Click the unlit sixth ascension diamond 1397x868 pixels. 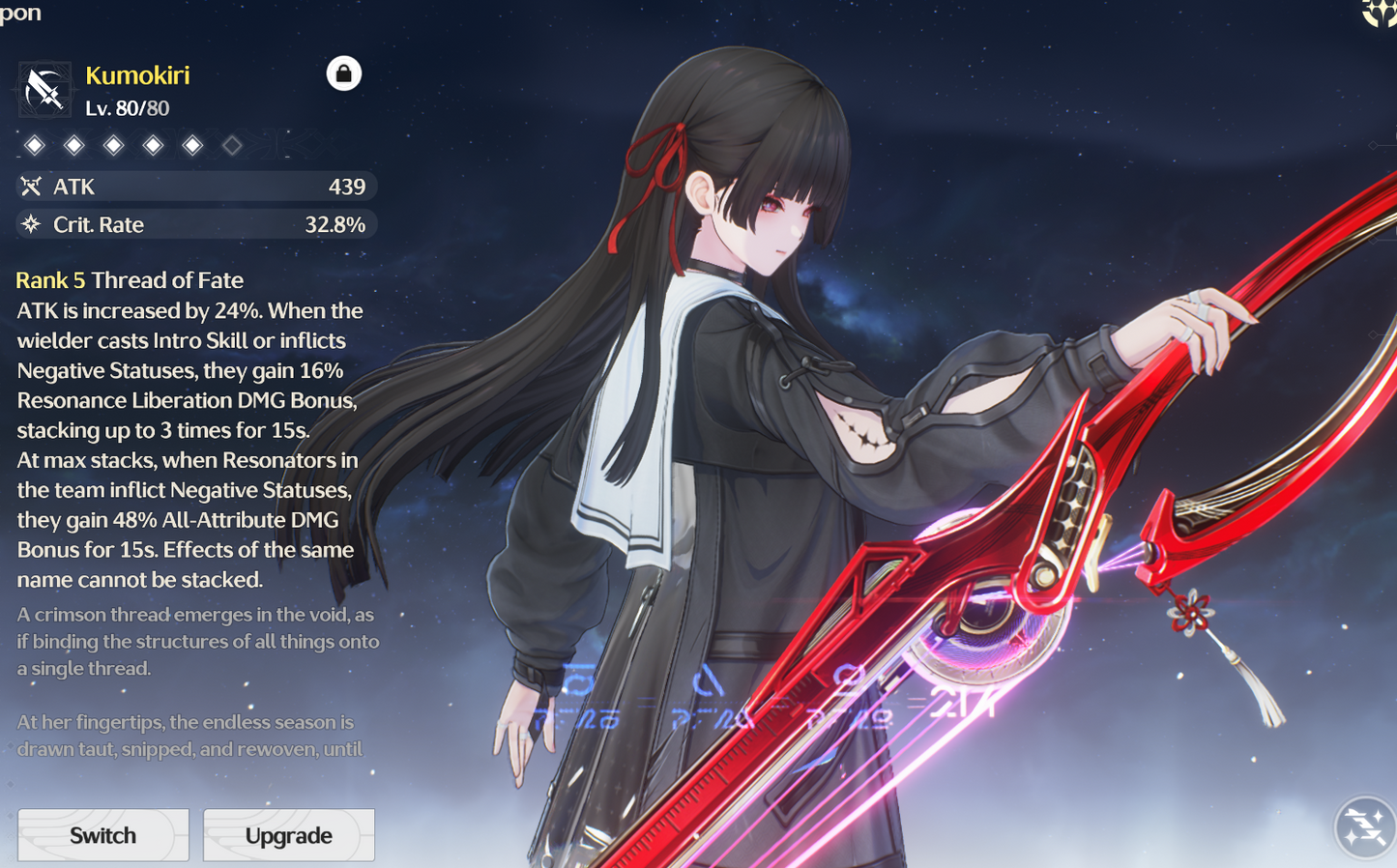coord(232,144)
